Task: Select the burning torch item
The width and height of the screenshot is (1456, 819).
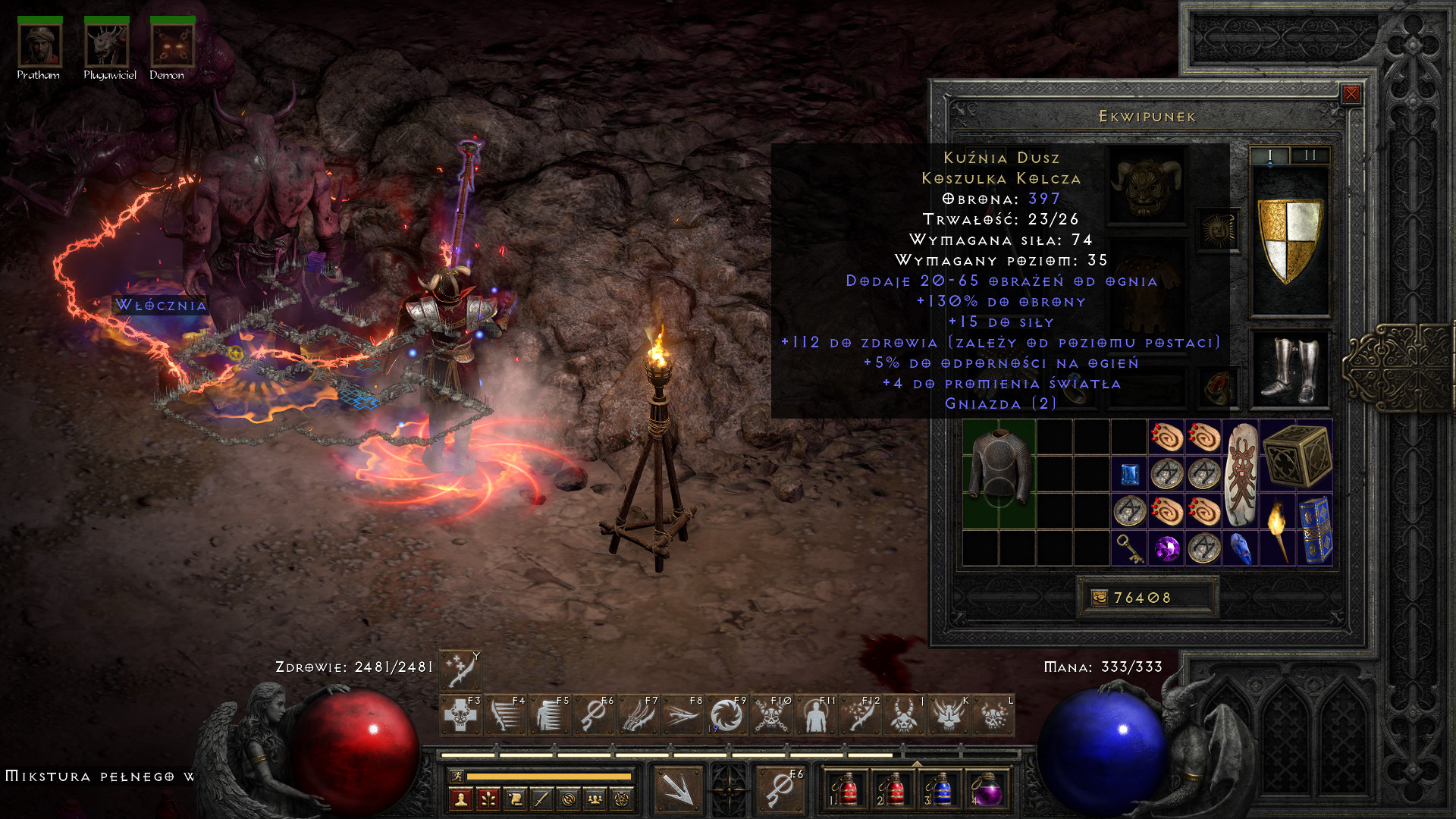Action: 1278,530
